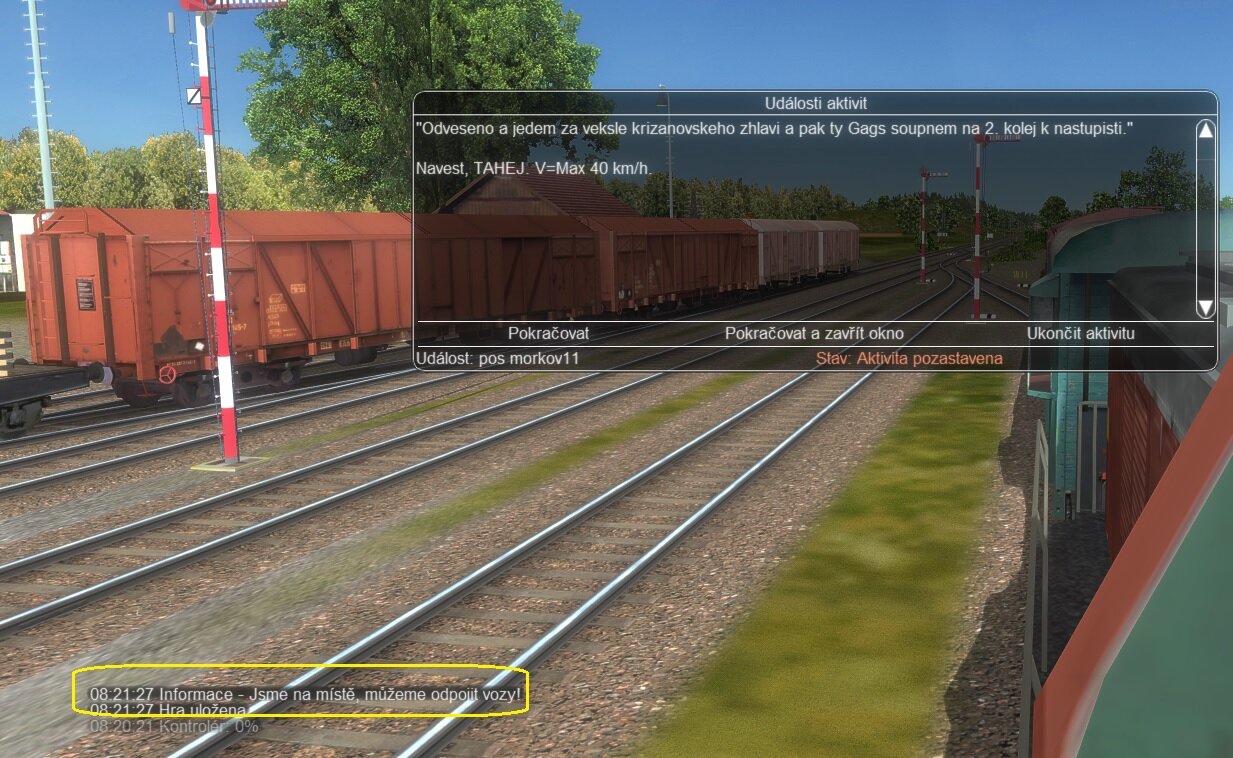This screenshot has width=1233, height=758.
Task: Select Ukončit aktivitu to end activity
Action: click(x=1080, y=333)
